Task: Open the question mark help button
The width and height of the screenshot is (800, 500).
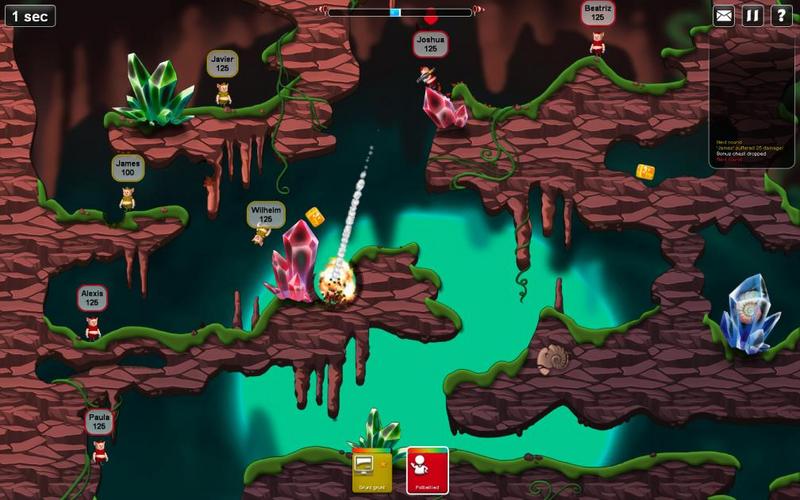Action: point(780,15)
